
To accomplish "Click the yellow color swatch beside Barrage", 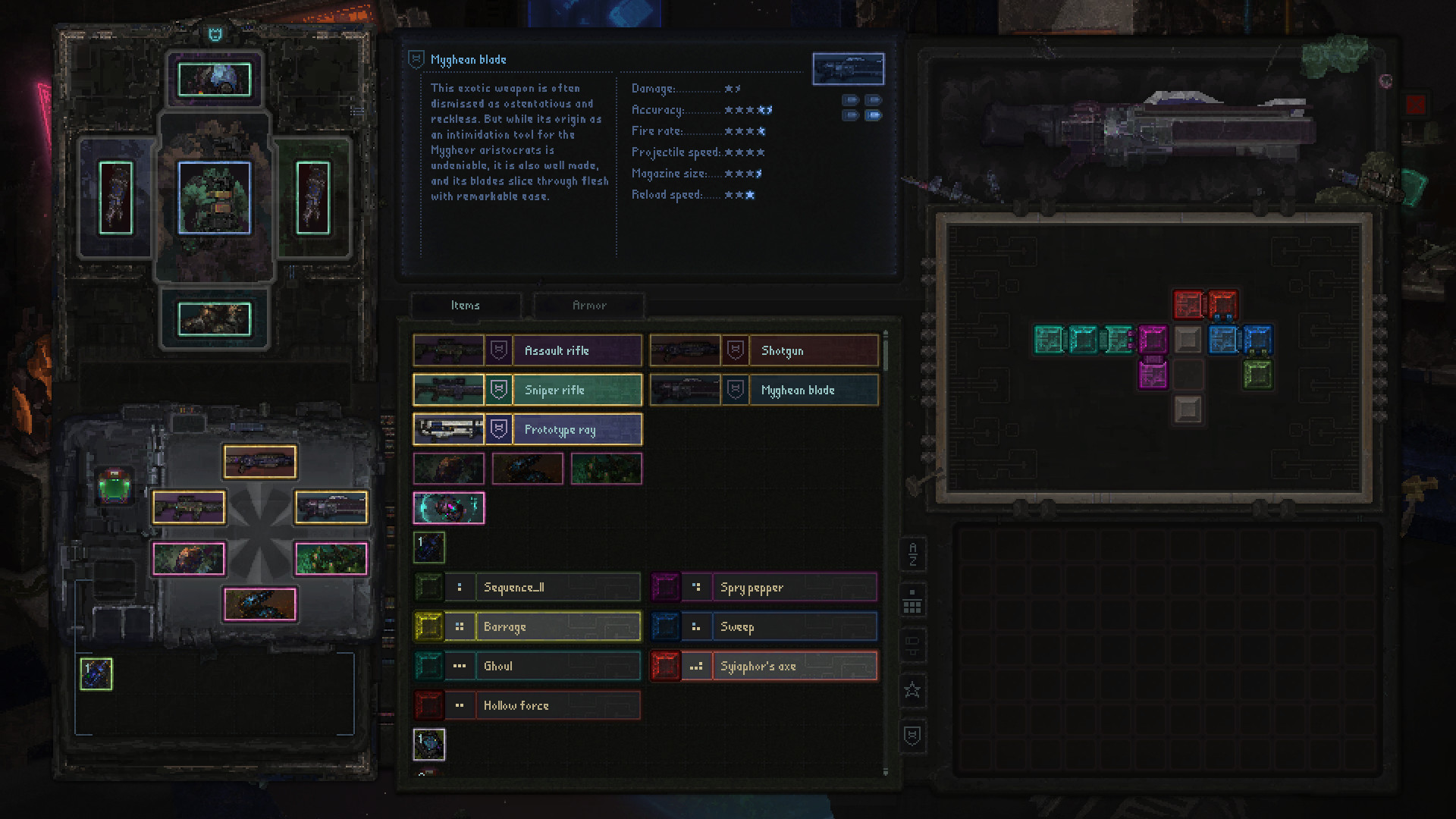I will pyautogui.click(x=429, y=626).
